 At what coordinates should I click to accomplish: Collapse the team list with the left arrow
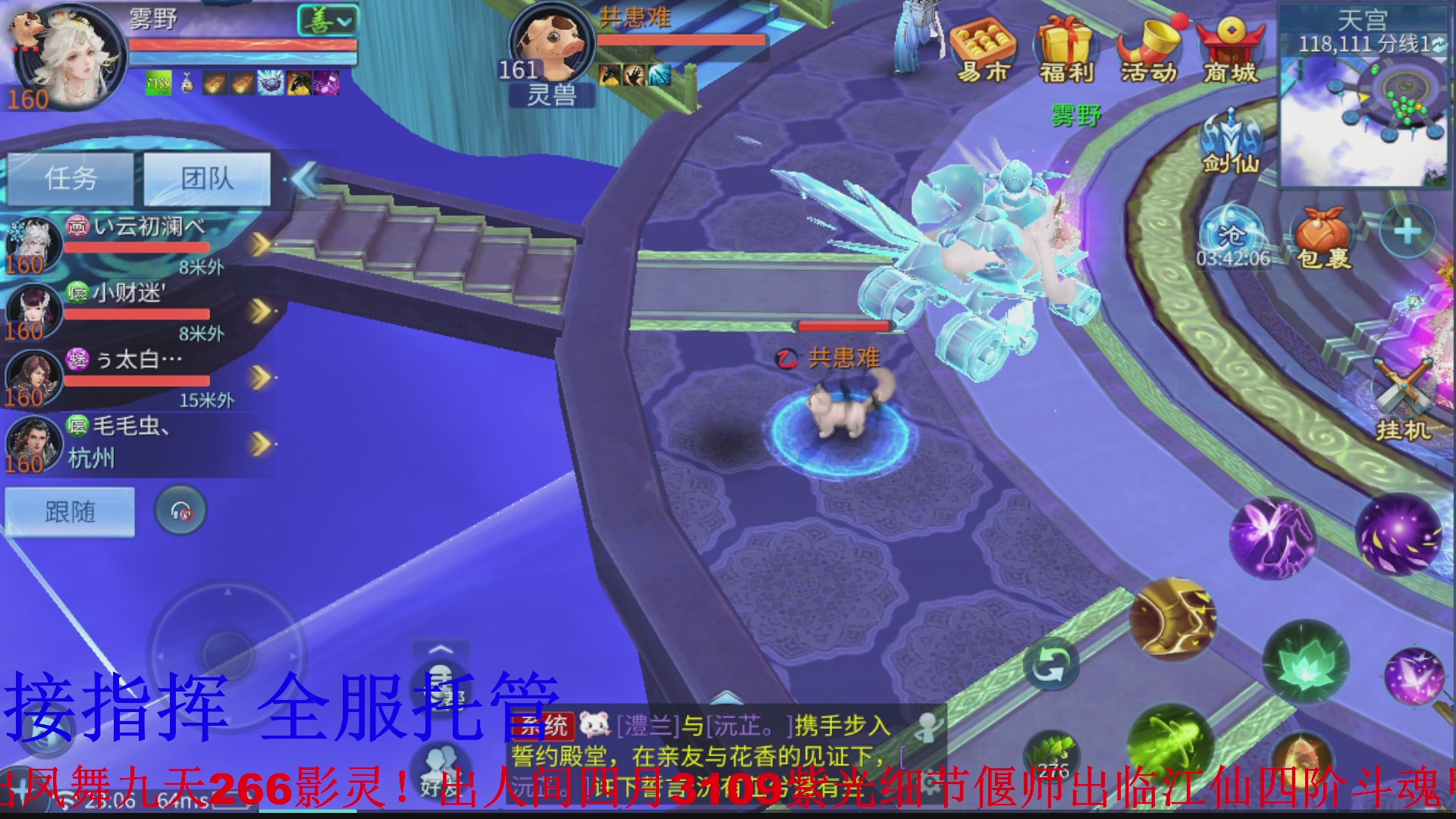point(303,180)
